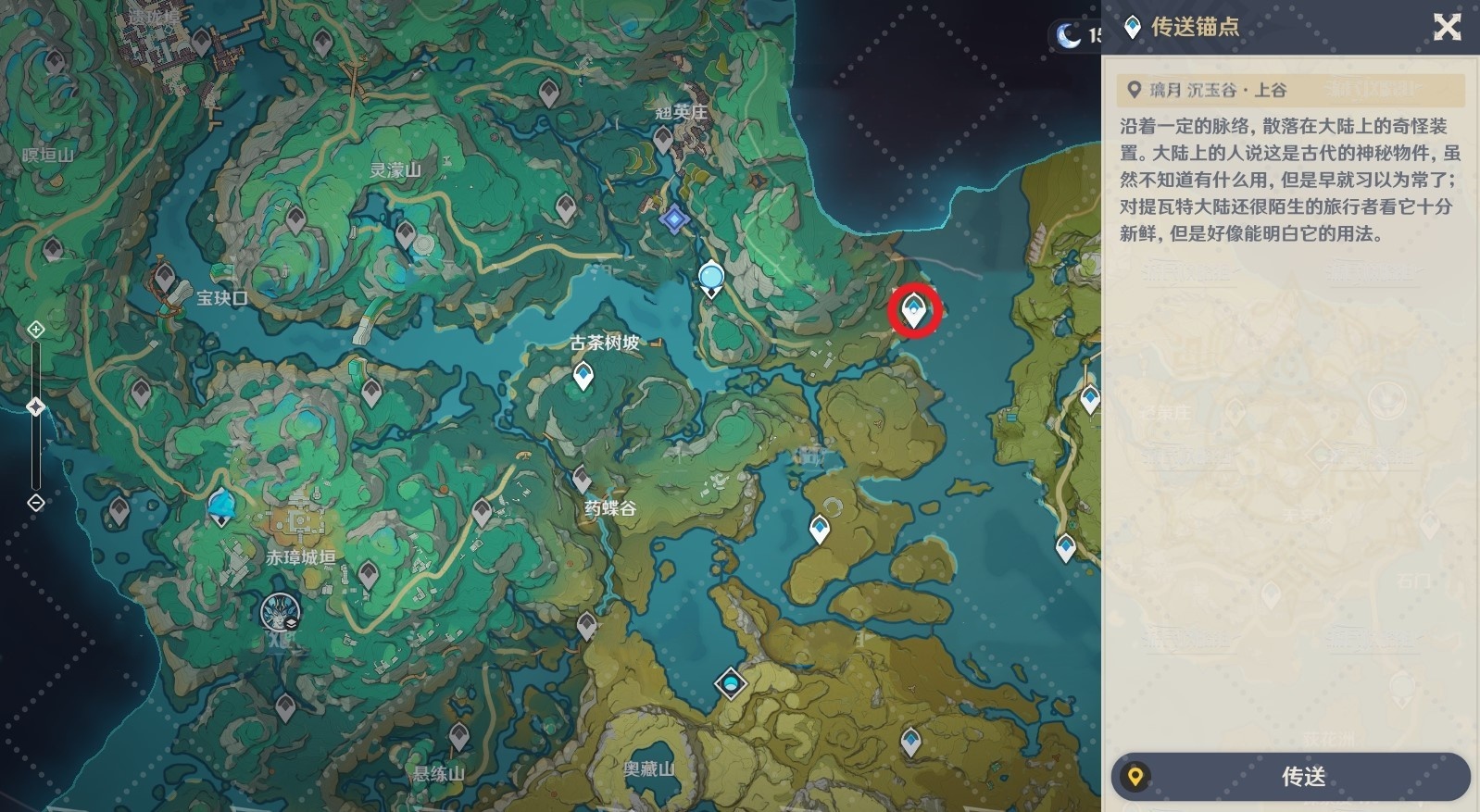Image resolution: width=1480 pixels, height=812 pixels.
Task: Select the round boss icon below 赤璋城垣
Action: [x=279, y=613]
